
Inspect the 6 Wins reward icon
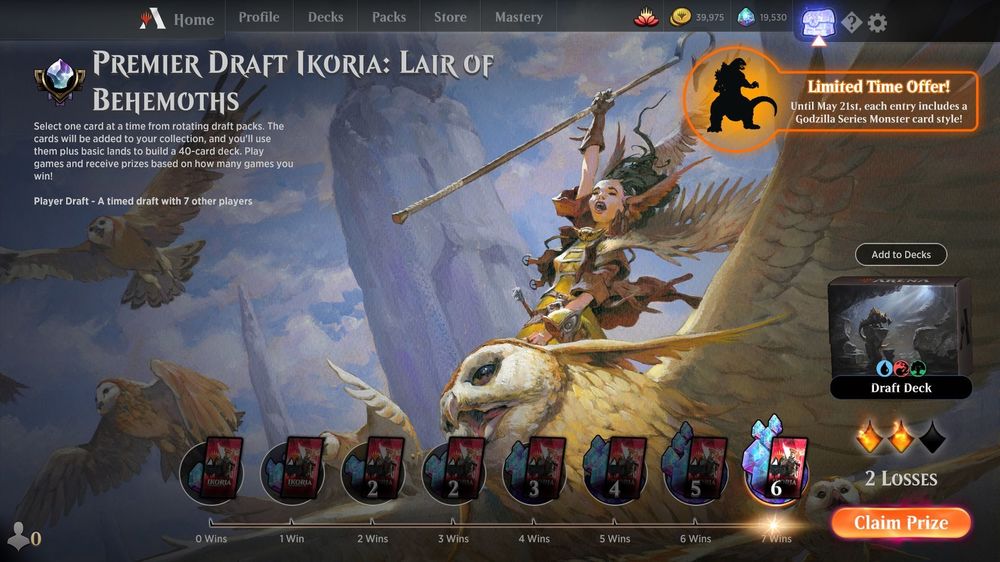[696, 472]
